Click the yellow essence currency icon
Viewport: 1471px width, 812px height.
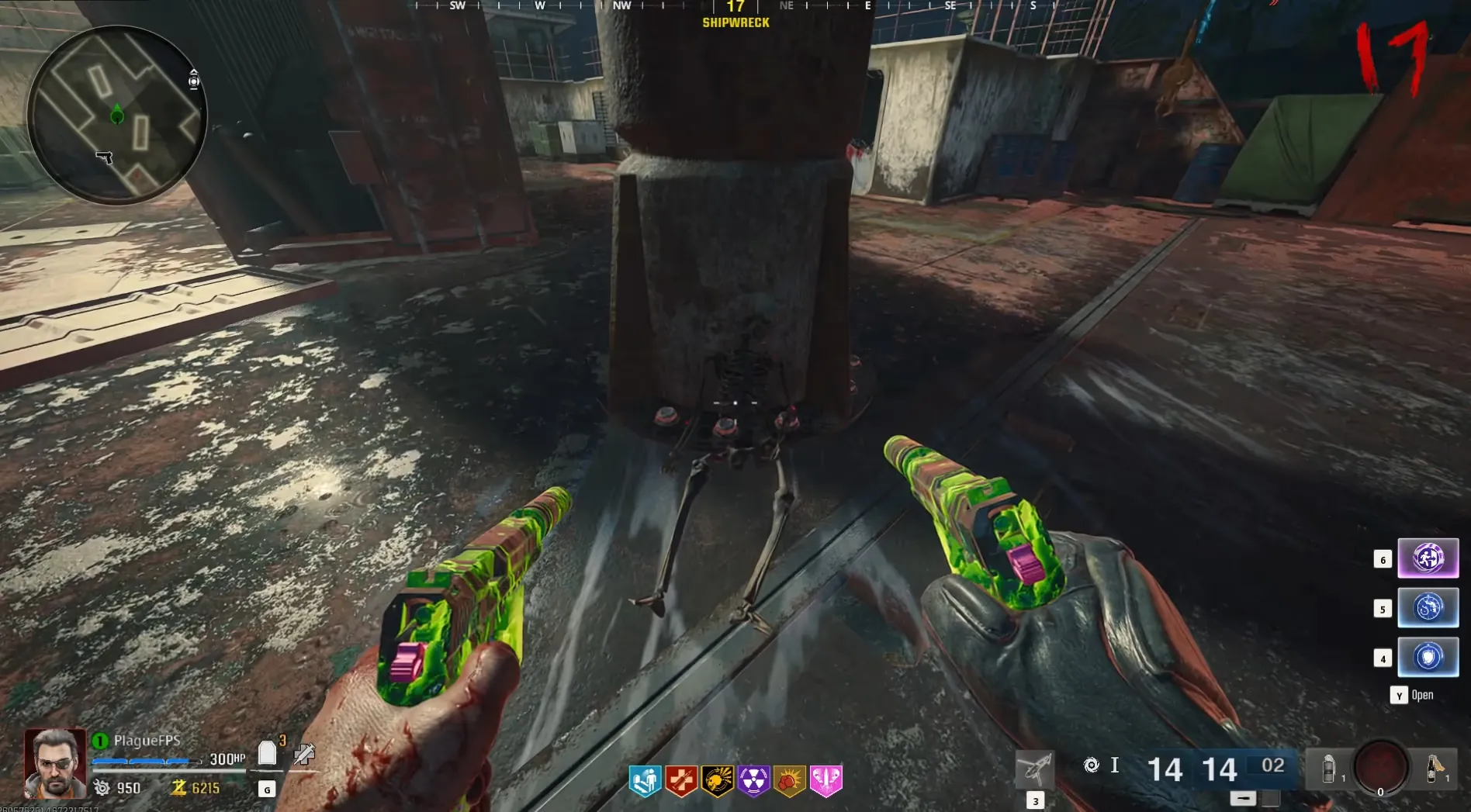(x=178, y=788)
